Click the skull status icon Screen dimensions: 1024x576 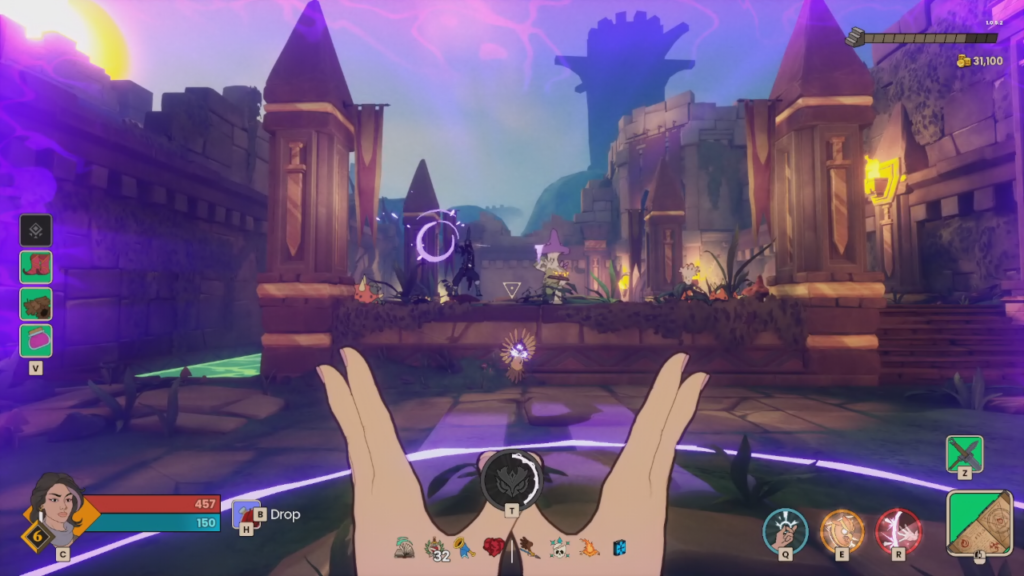click(560, 548)
